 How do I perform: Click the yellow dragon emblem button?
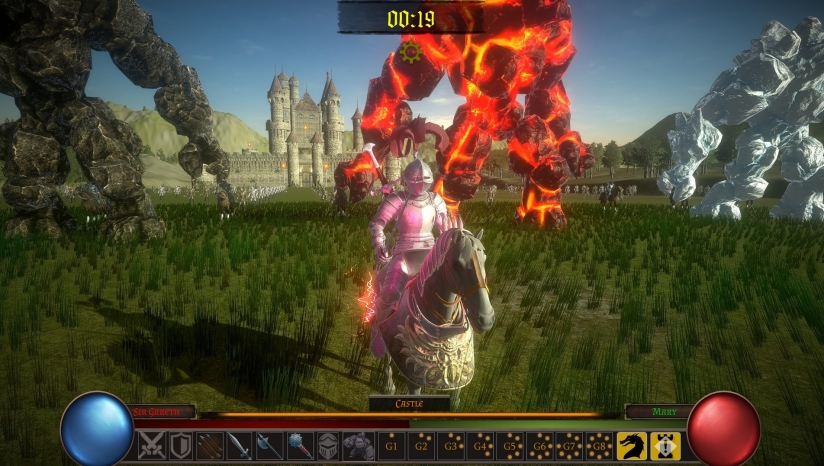pyautogui.click(x=632, y=446)
